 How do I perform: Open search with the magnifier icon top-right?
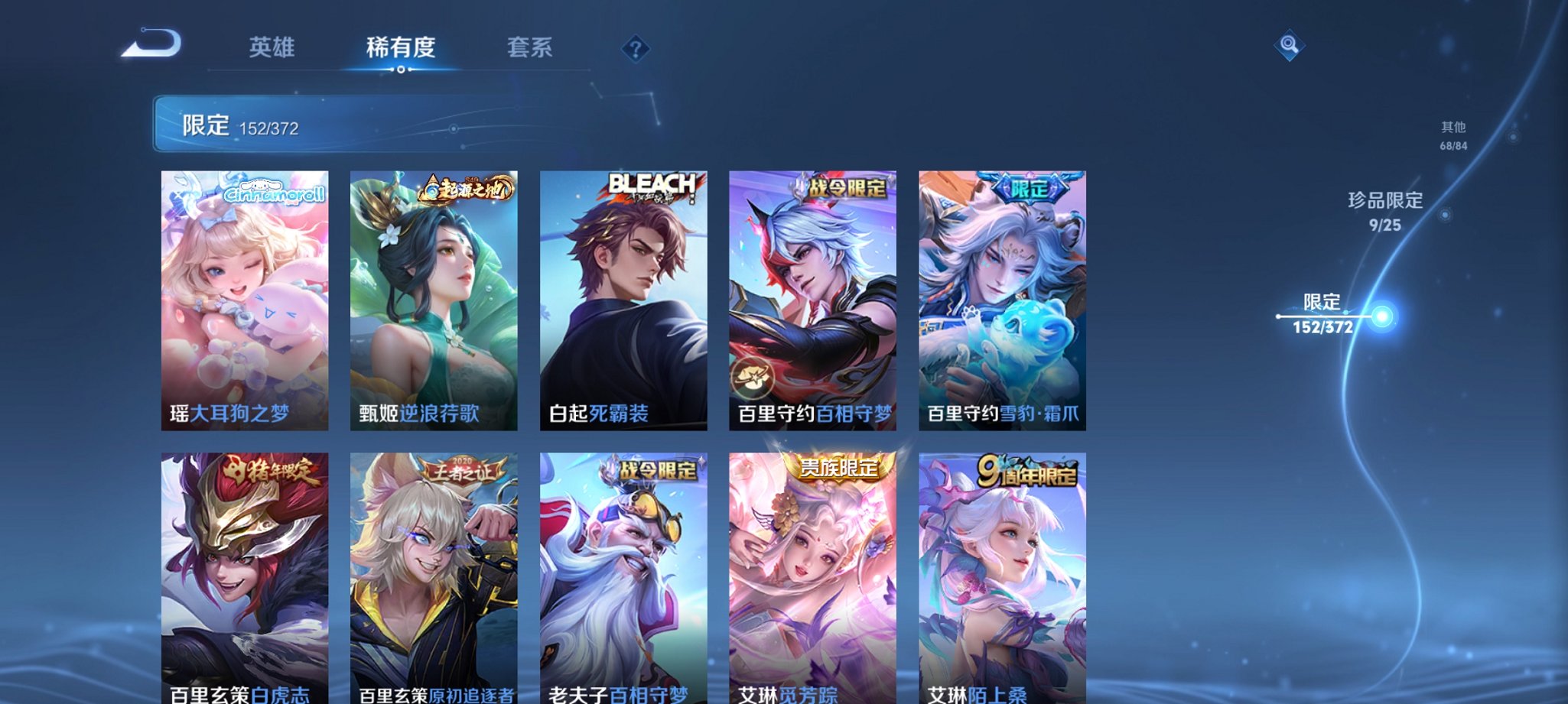point(1288,46)
